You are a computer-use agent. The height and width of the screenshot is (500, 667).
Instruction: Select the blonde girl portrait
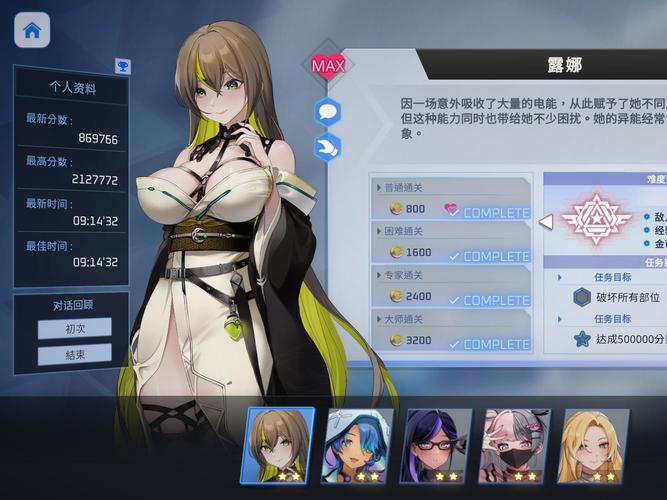(594, 445)
